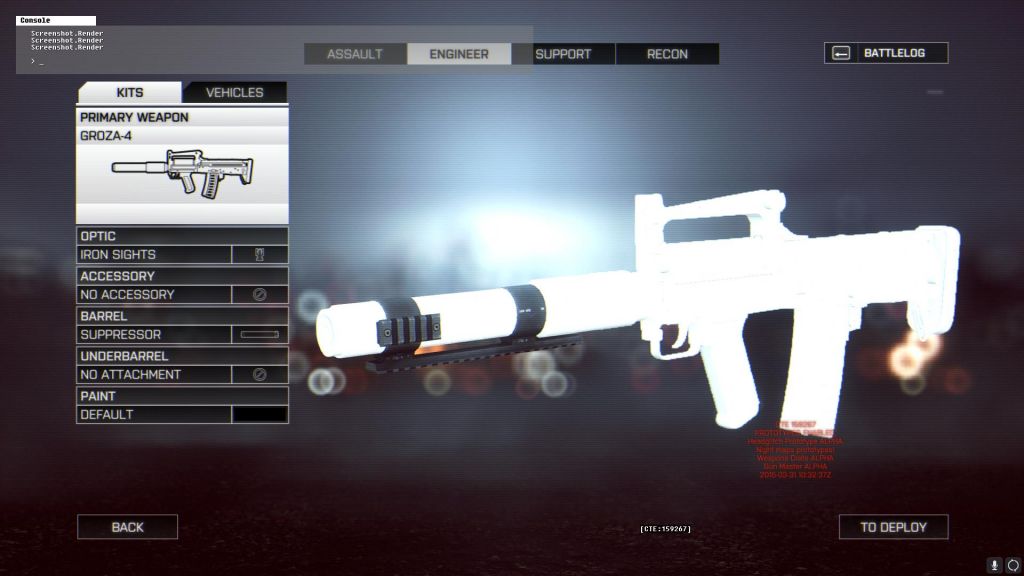
Task: Focus the Console command input line
Action: tap(270, 62)
